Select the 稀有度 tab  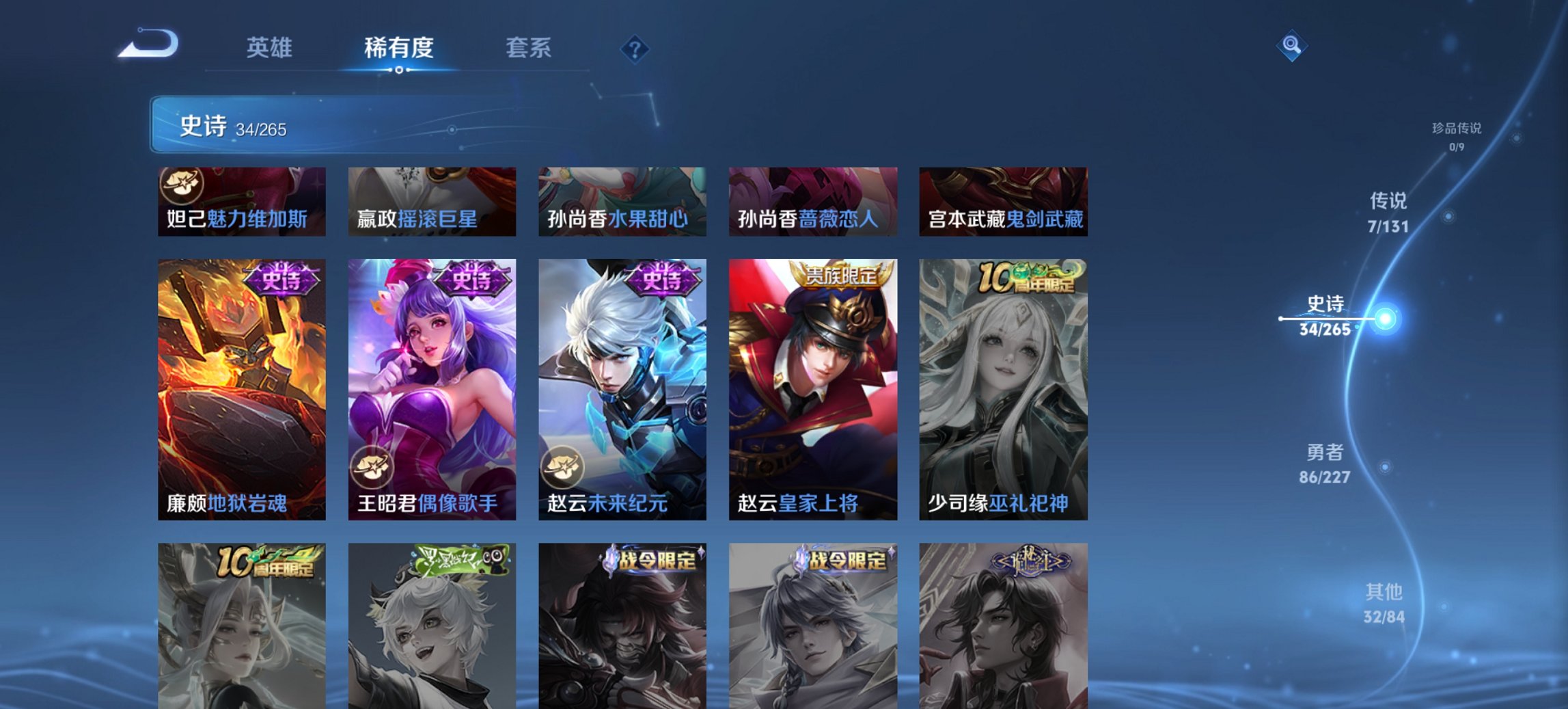[400, 47]
